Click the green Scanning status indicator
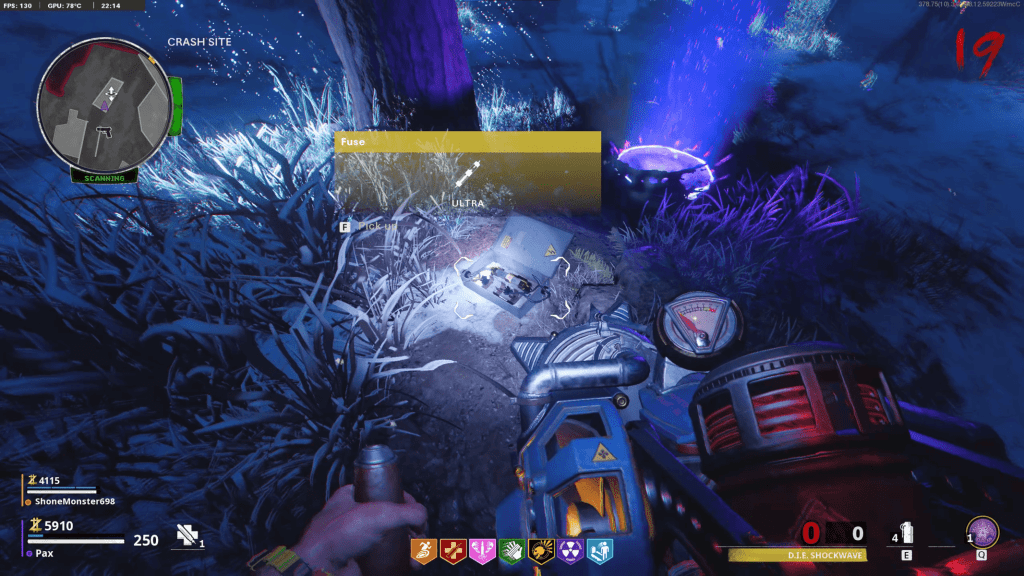Image resolution: width=1024 pixels, height=576 pixels. point(103,178)
